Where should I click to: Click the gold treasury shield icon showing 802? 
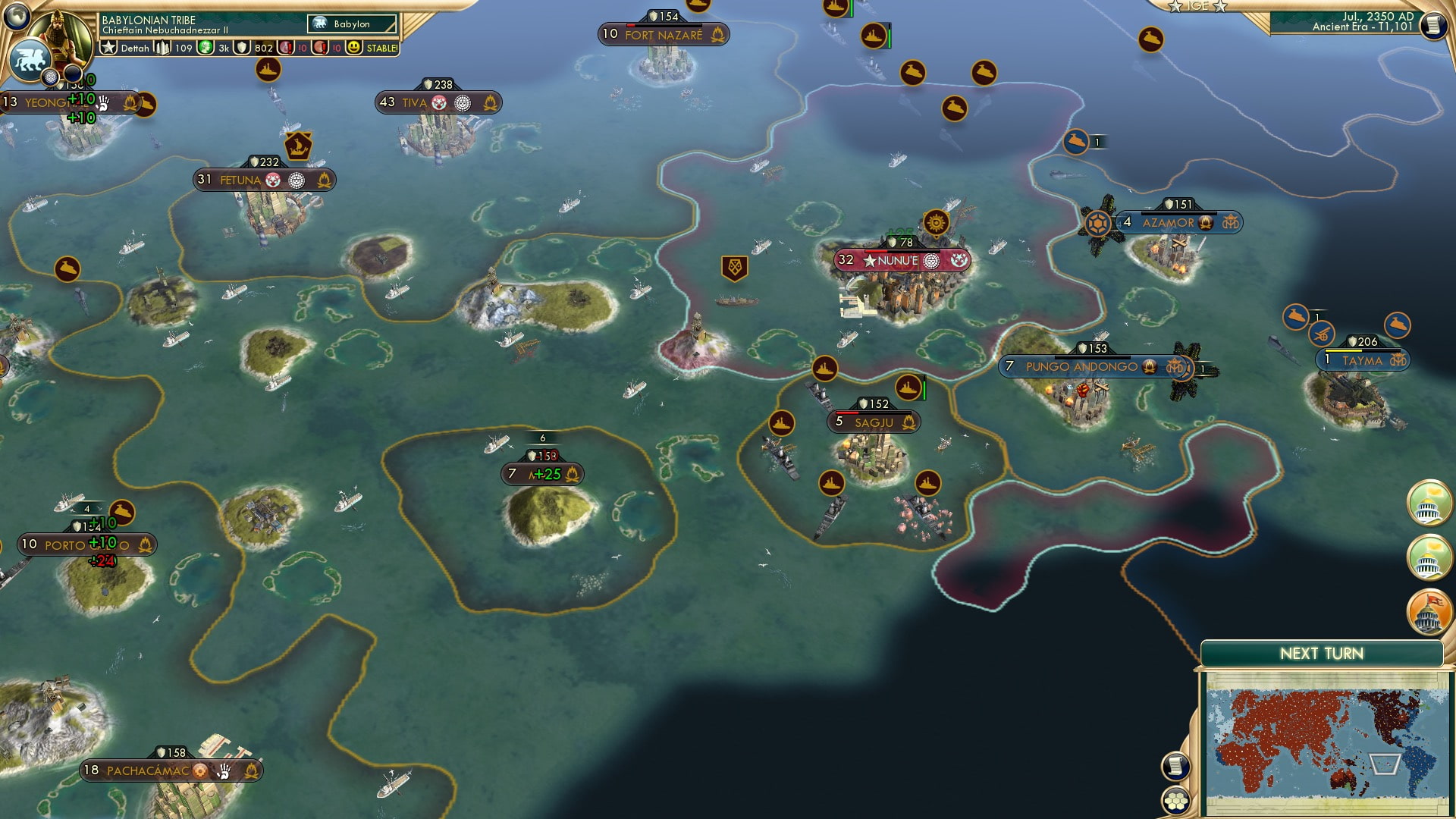pos(242,47)
